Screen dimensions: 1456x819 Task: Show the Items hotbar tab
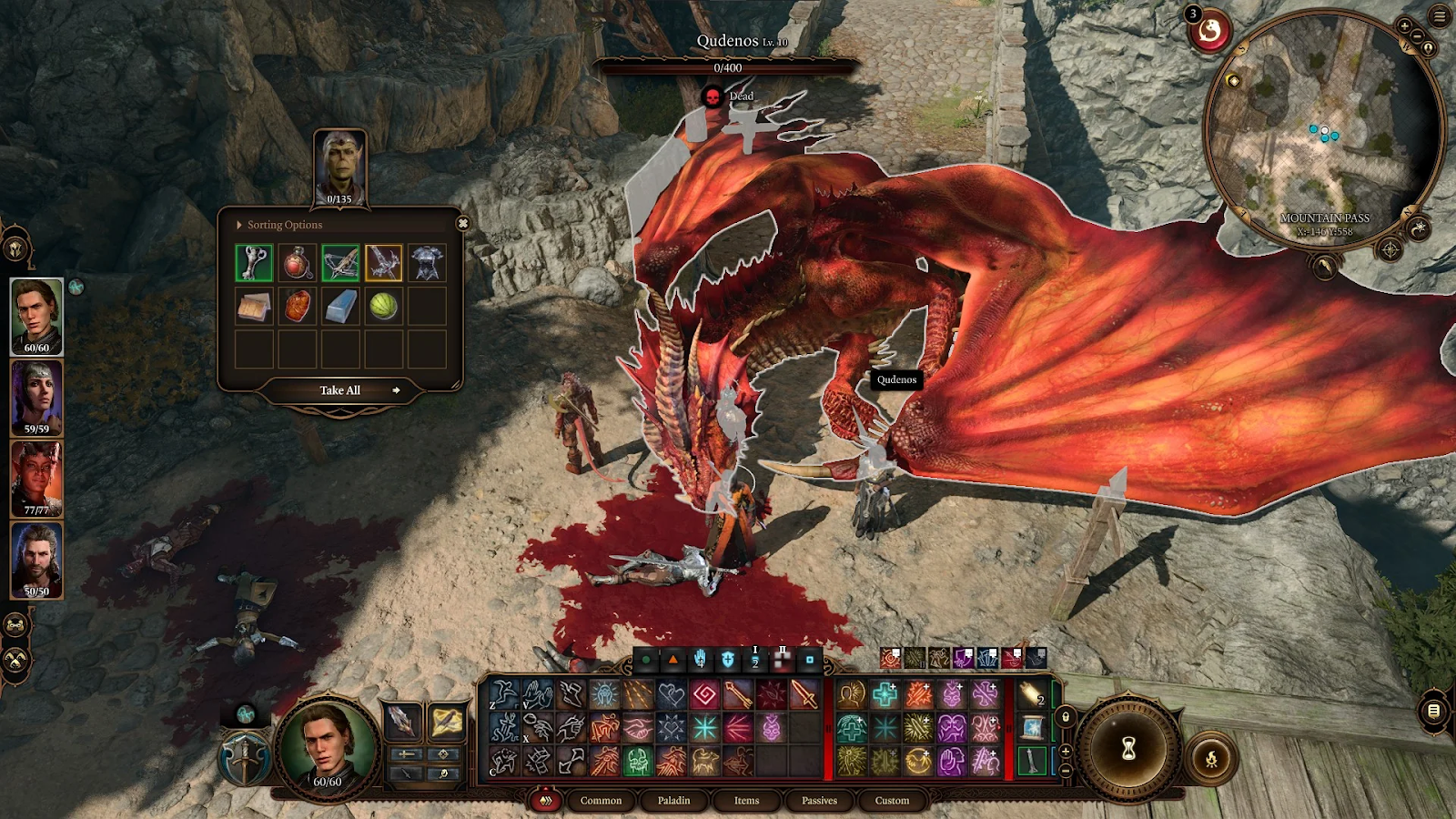(746, 801)
